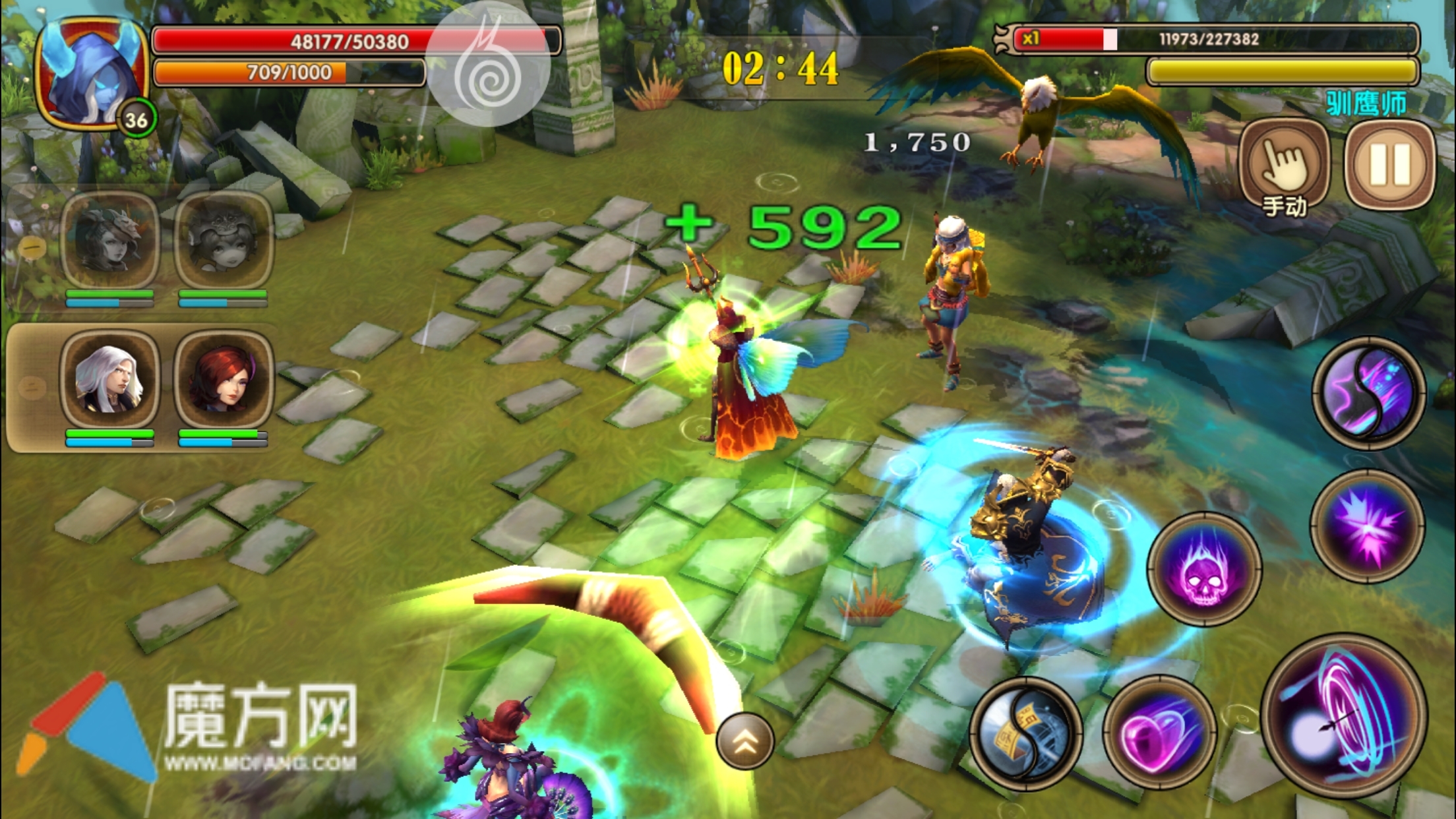Trigger the pink heart skill
Viewport: 1456px width, 819px height.
click(1159, 733)
